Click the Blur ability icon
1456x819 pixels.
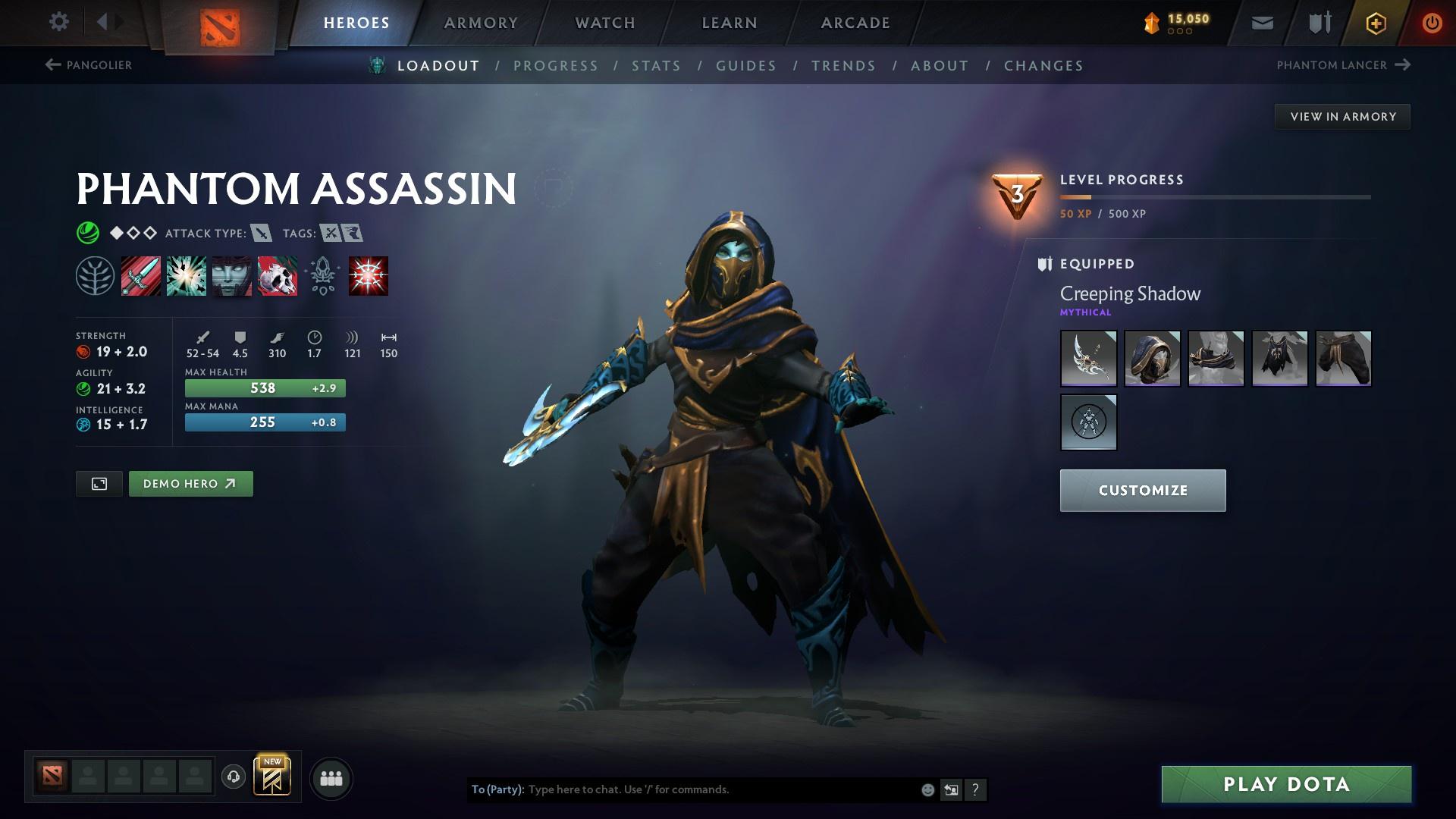point(232,276)
